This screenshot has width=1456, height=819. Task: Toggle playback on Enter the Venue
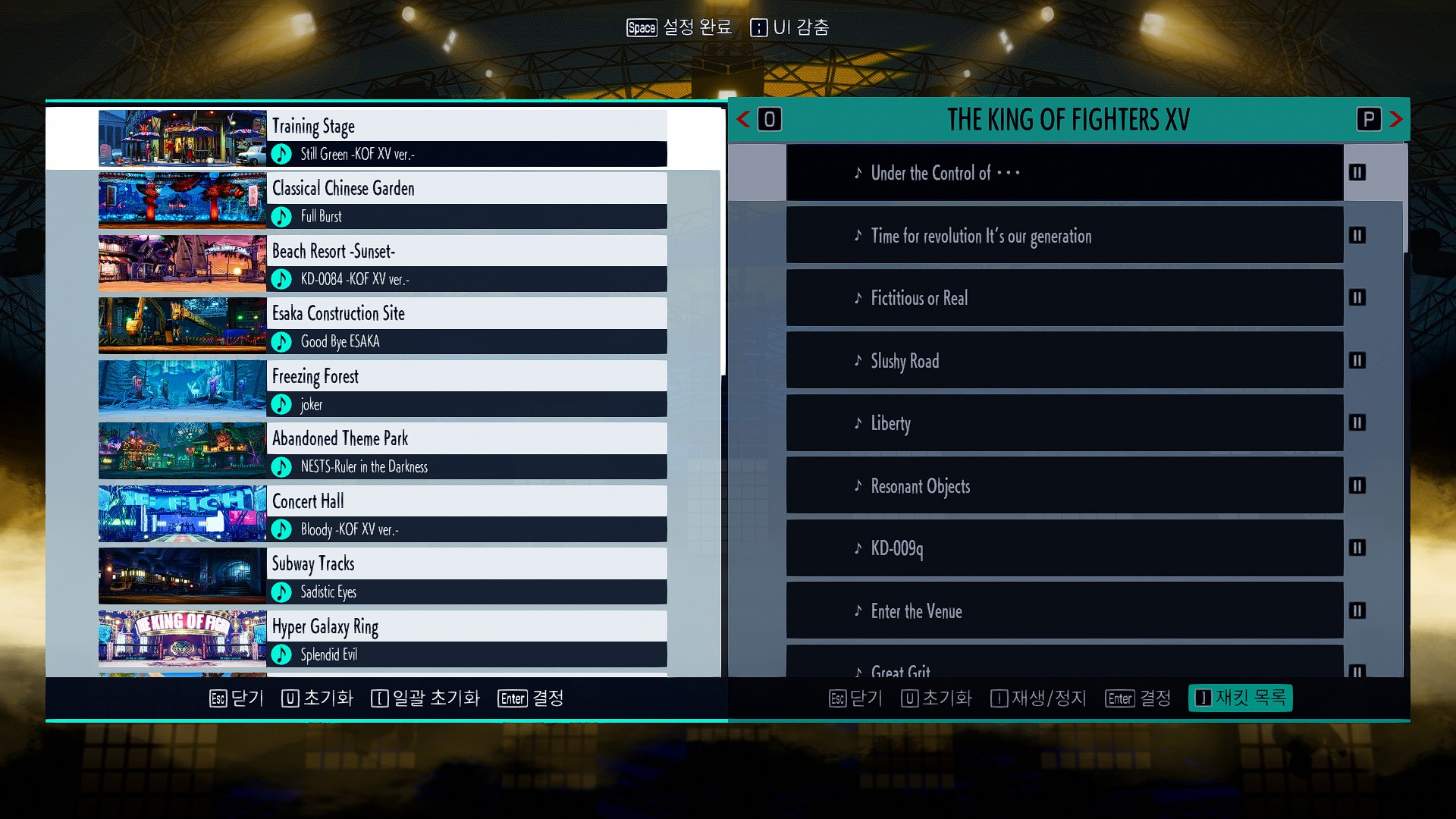pyautogui.click(x=1357, y=611)
